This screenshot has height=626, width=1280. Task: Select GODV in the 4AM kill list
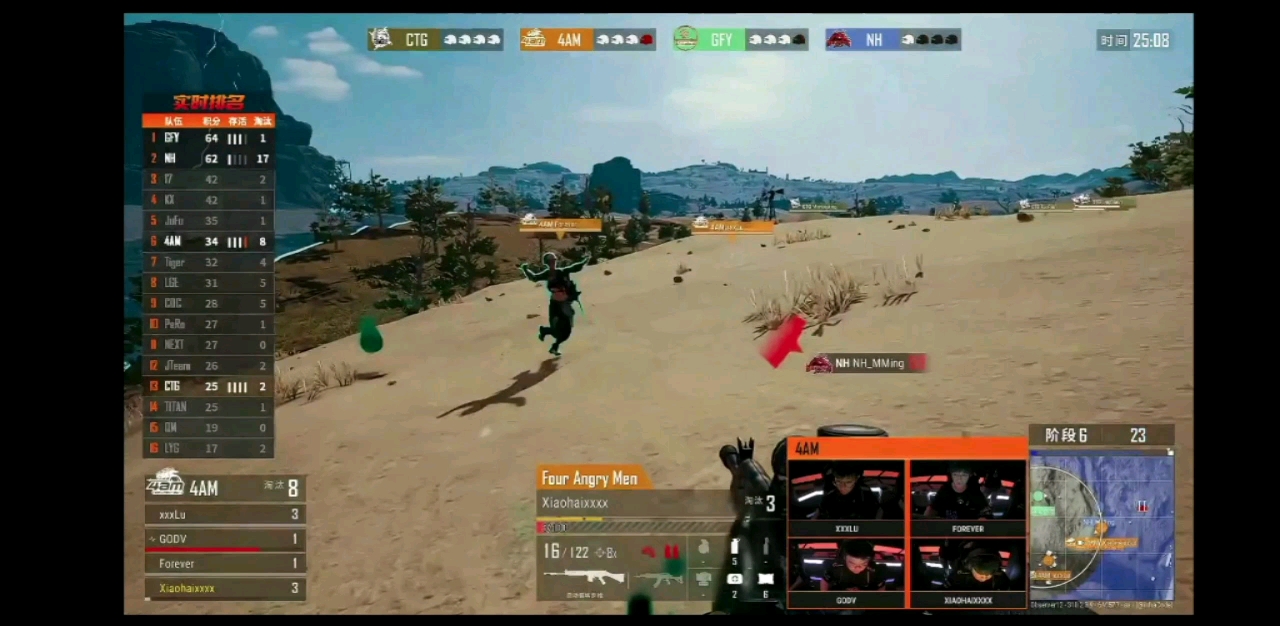[225, 539]
